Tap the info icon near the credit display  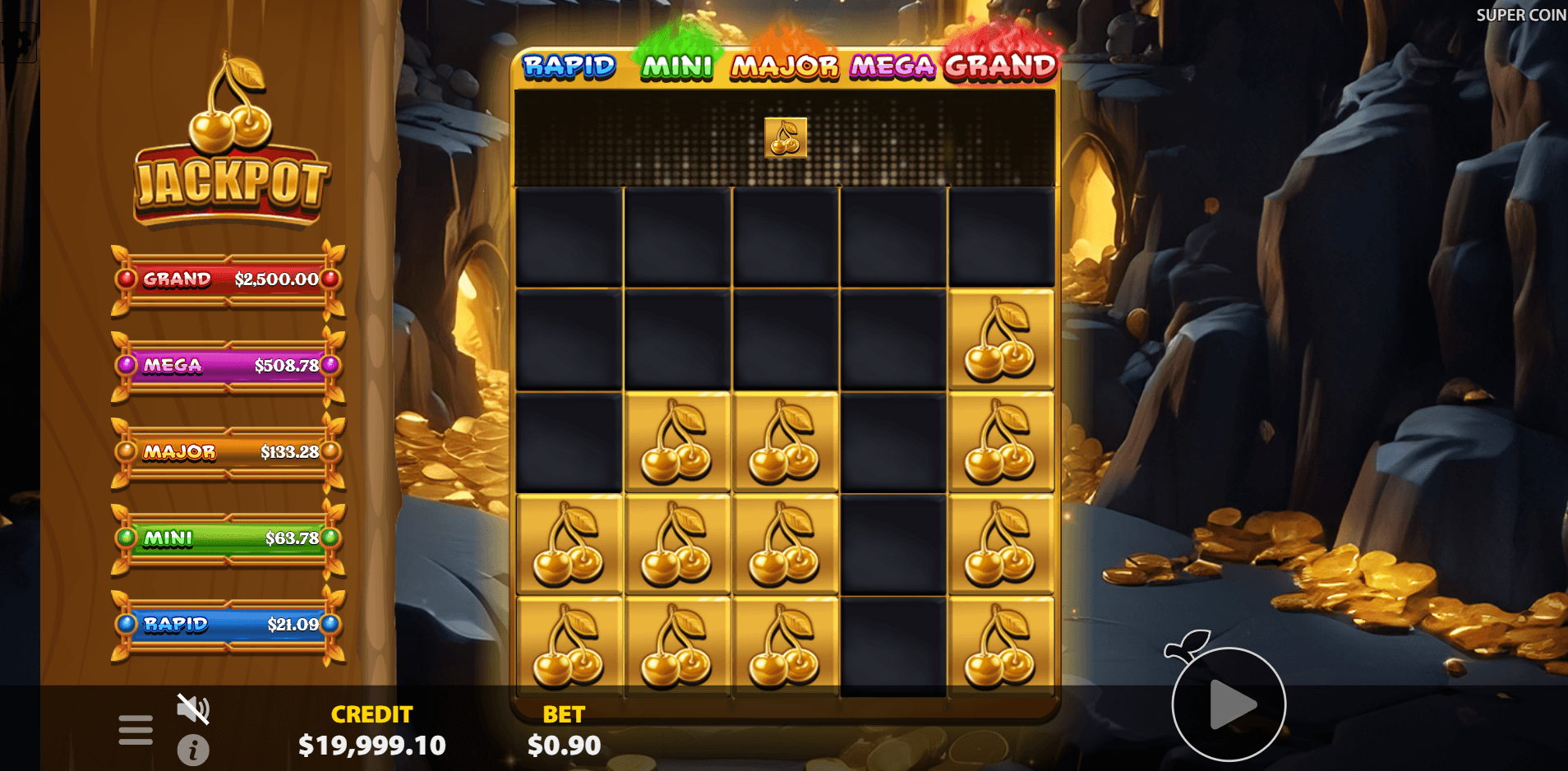click(x=192, y=750)
